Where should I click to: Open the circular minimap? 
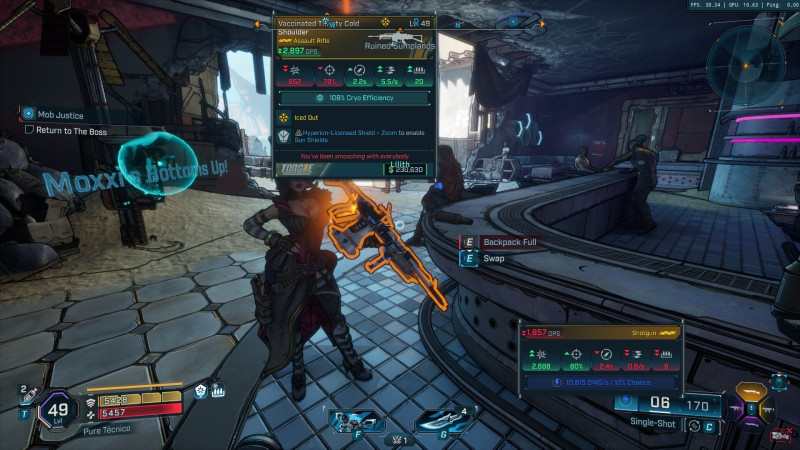coord(746,64)
